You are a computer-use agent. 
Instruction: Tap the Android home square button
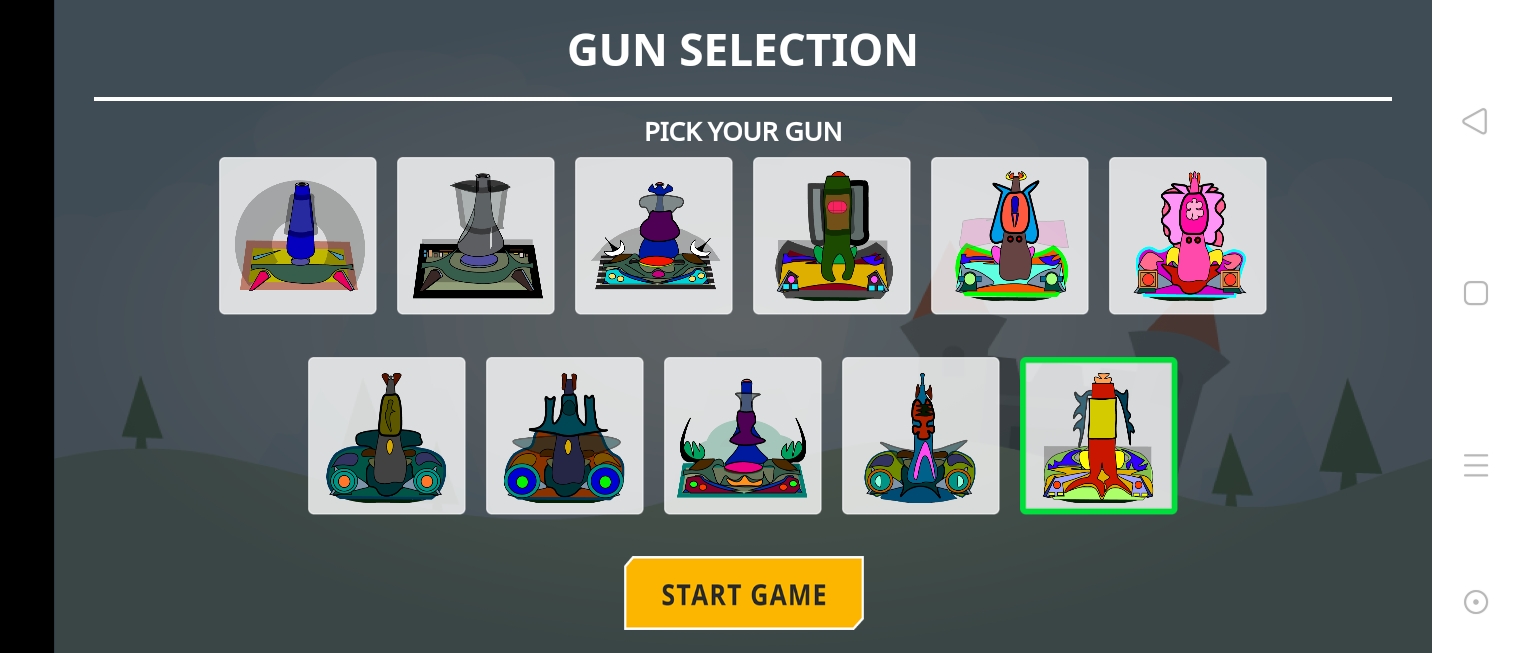[1476, 293]
